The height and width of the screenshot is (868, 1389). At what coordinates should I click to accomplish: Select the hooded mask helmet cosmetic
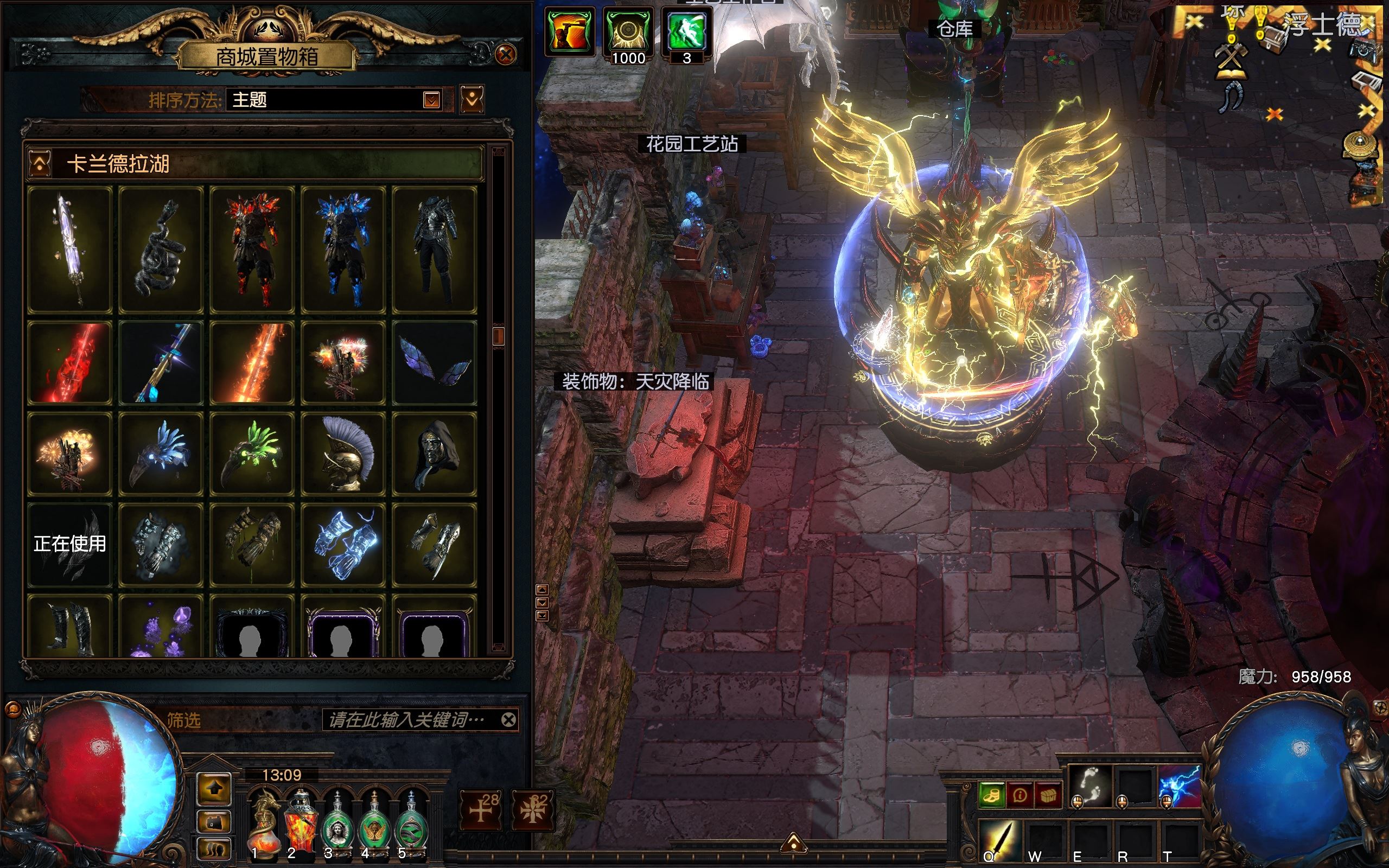tap(435, 454)
